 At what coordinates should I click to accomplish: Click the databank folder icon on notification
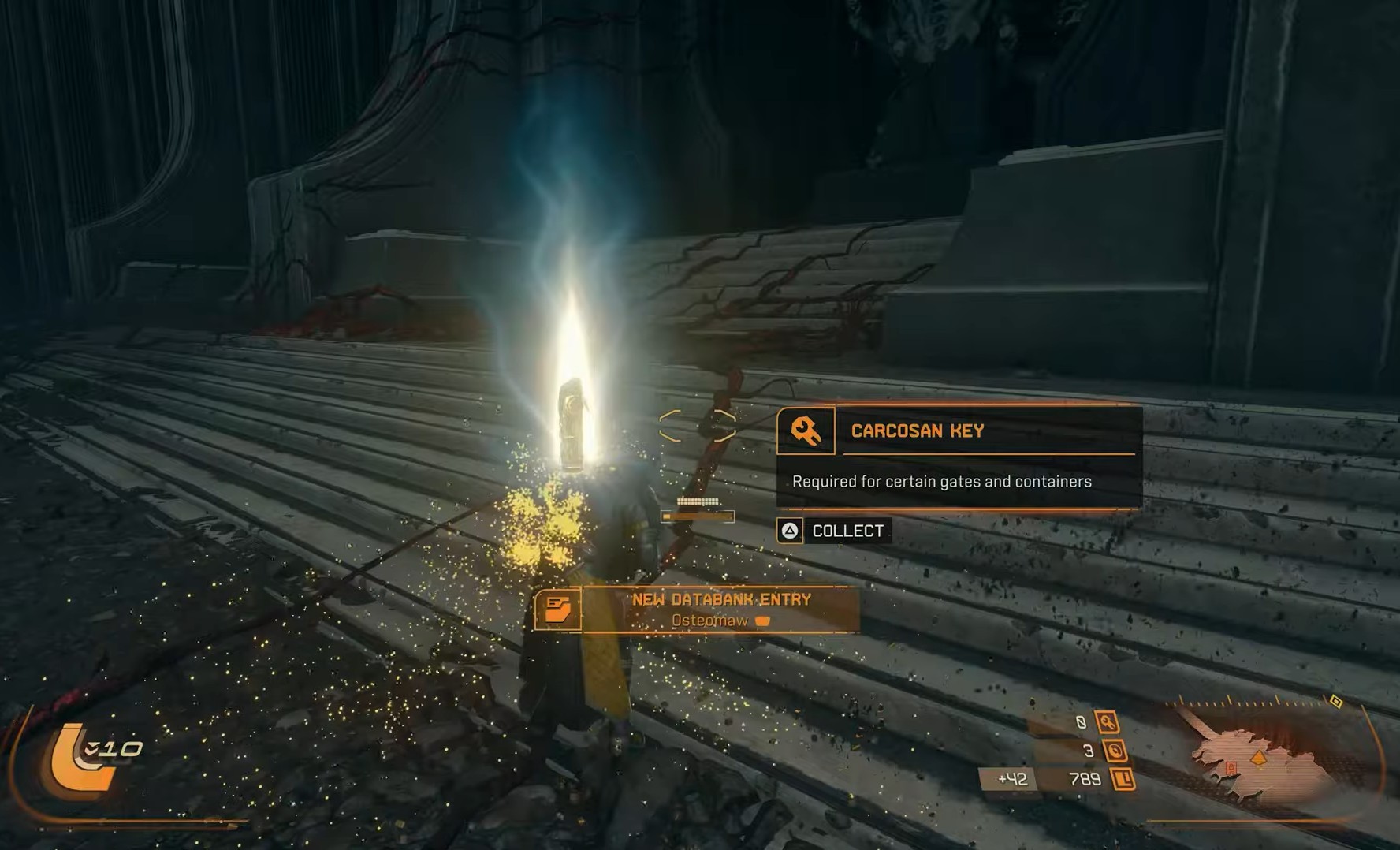(558, 610)
